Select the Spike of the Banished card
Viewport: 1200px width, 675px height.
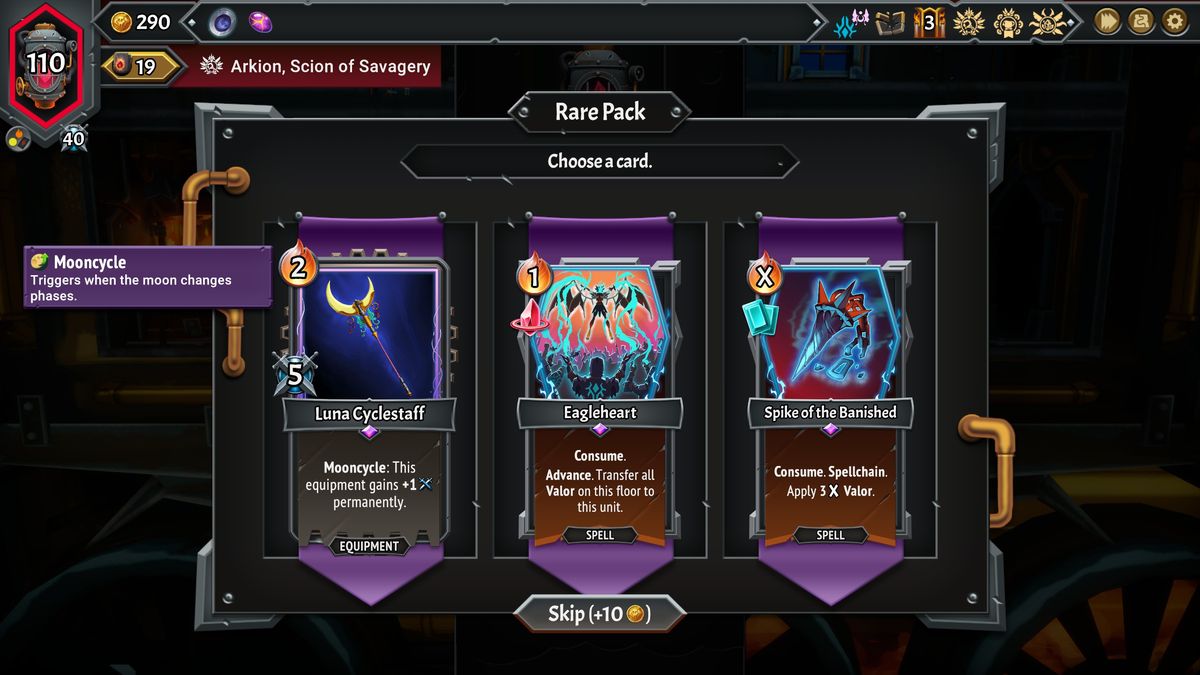pos(830,400)
